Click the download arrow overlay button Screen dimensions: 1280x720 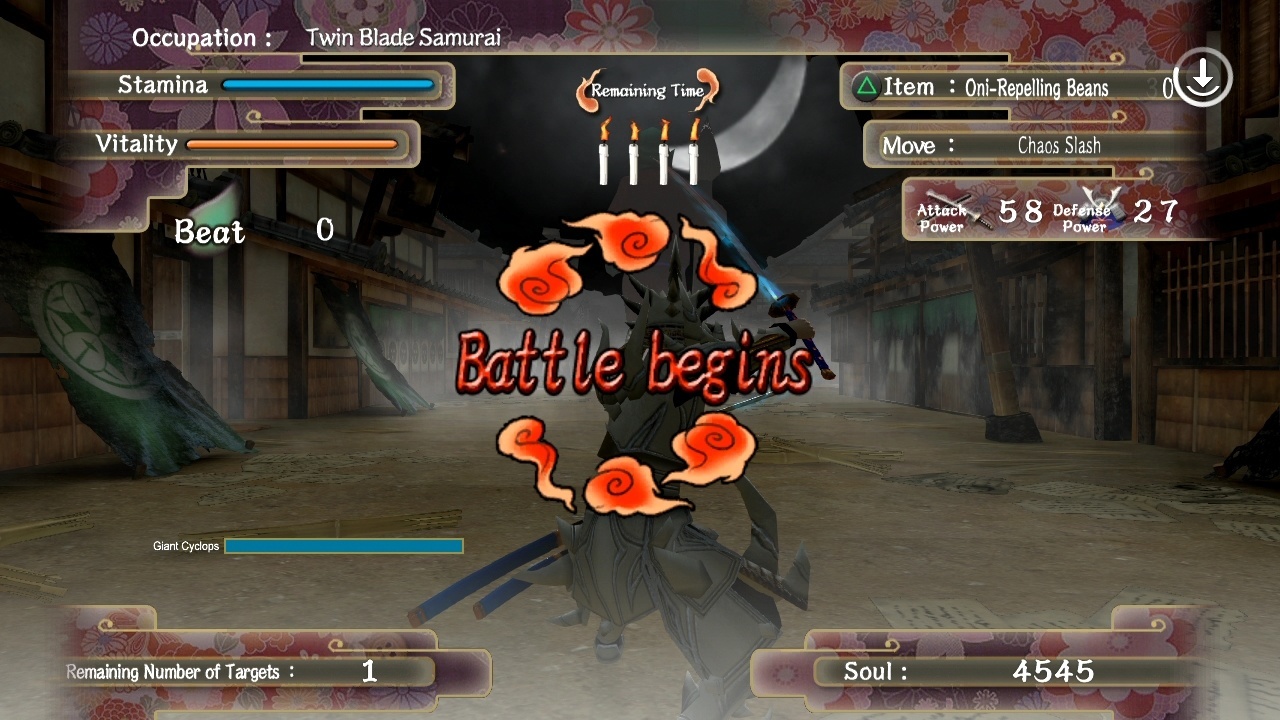pyautogui.click(x=1202, y=78)
